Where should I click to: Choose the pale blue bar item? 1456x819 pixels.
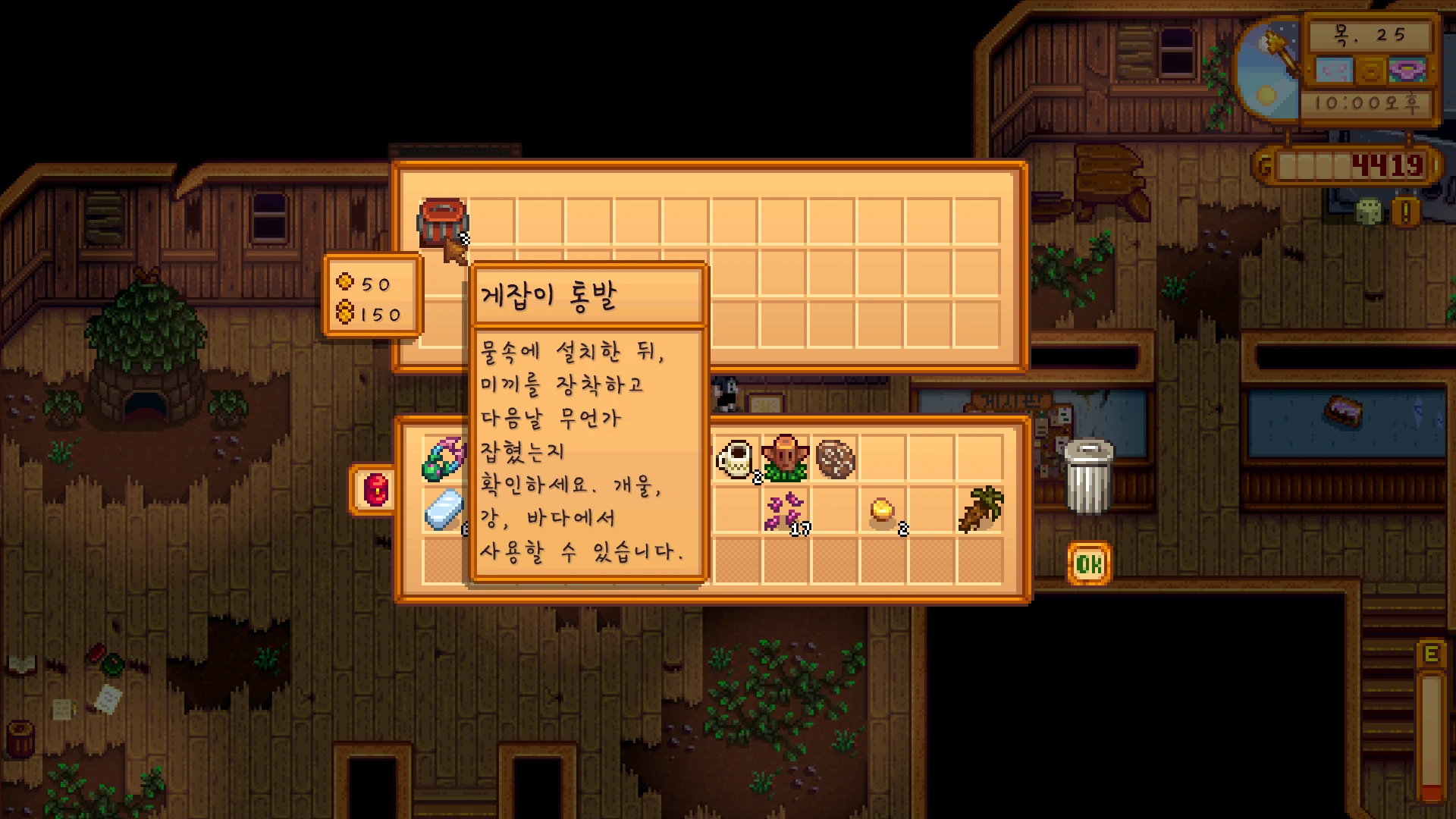pos(444,510)
